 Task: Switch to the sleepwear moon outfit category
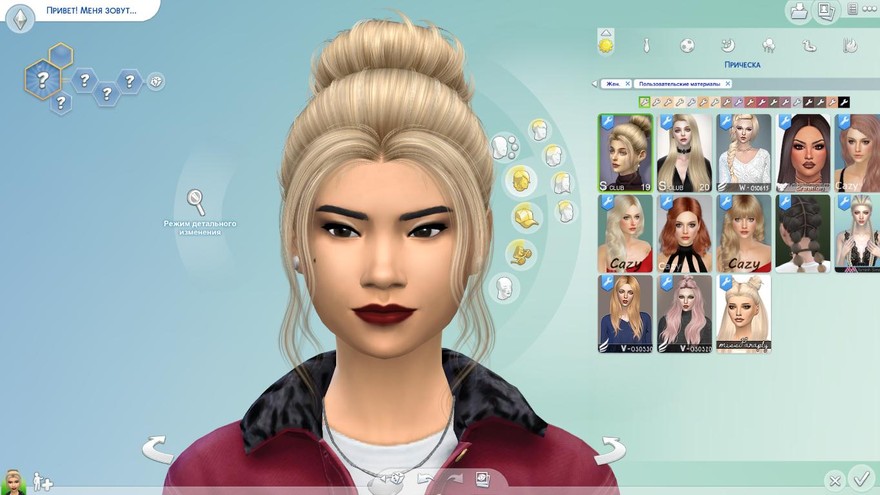tap(729, 45)
